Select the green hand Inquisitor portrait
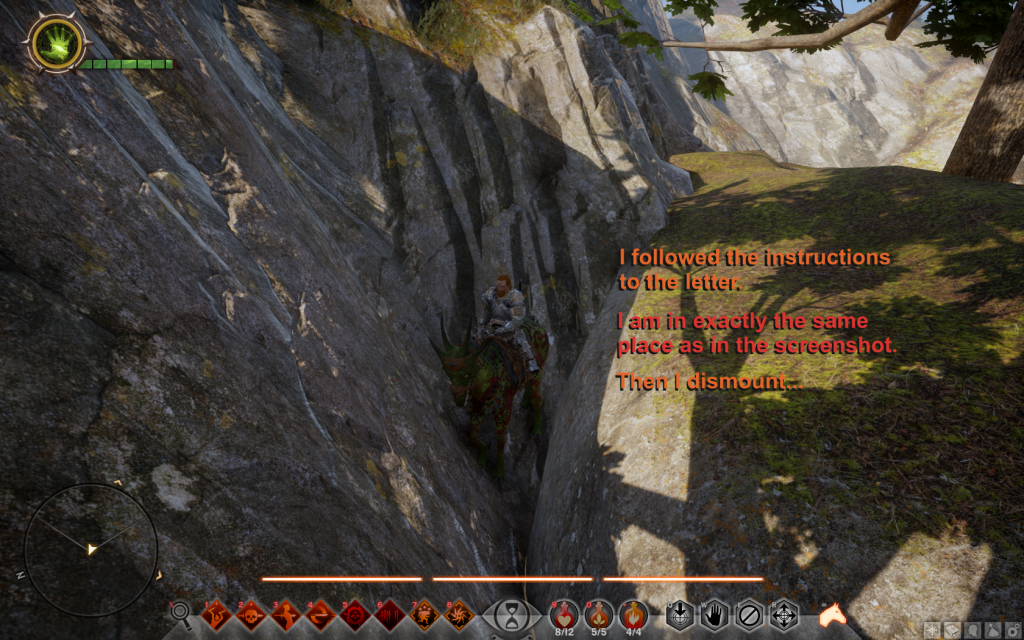Screen dimensions: 1024x640 pos(57,43)
